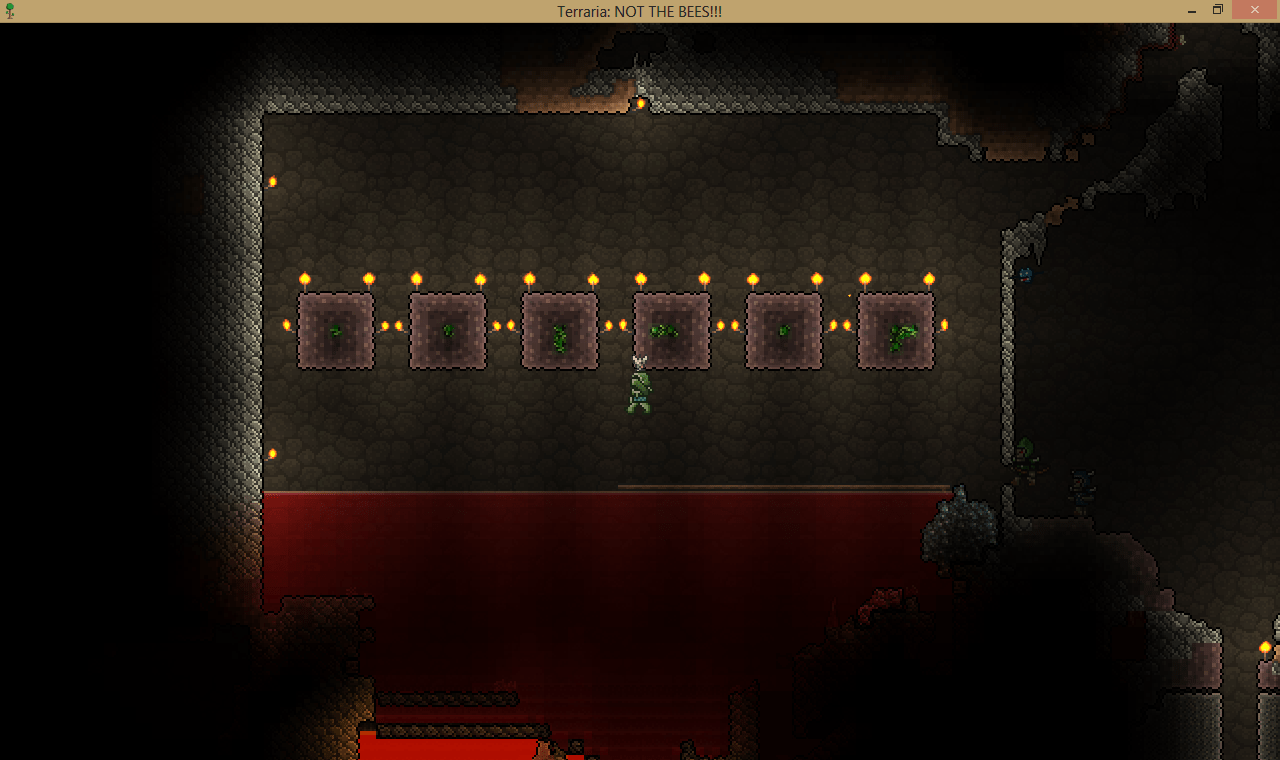
Task: Click the planter box directly behind the player
Action: pos(671,330)
